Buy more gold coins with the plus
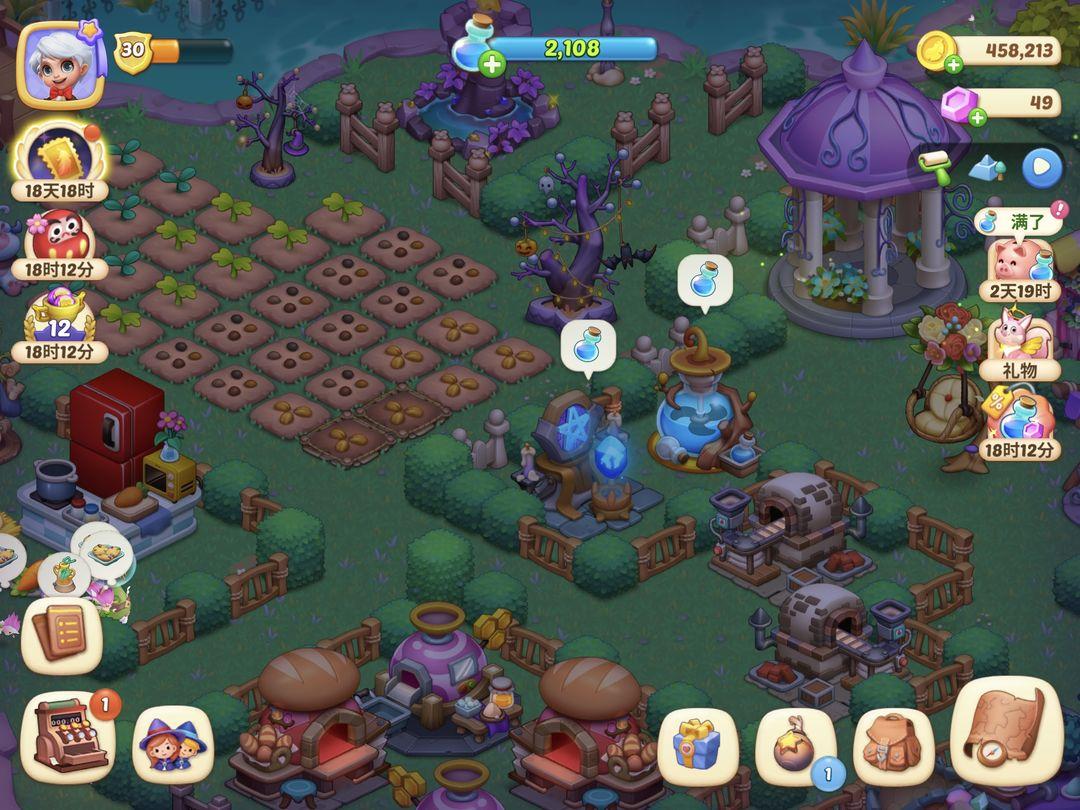This screenshot has height=810, width=1080. click(953, 65)
